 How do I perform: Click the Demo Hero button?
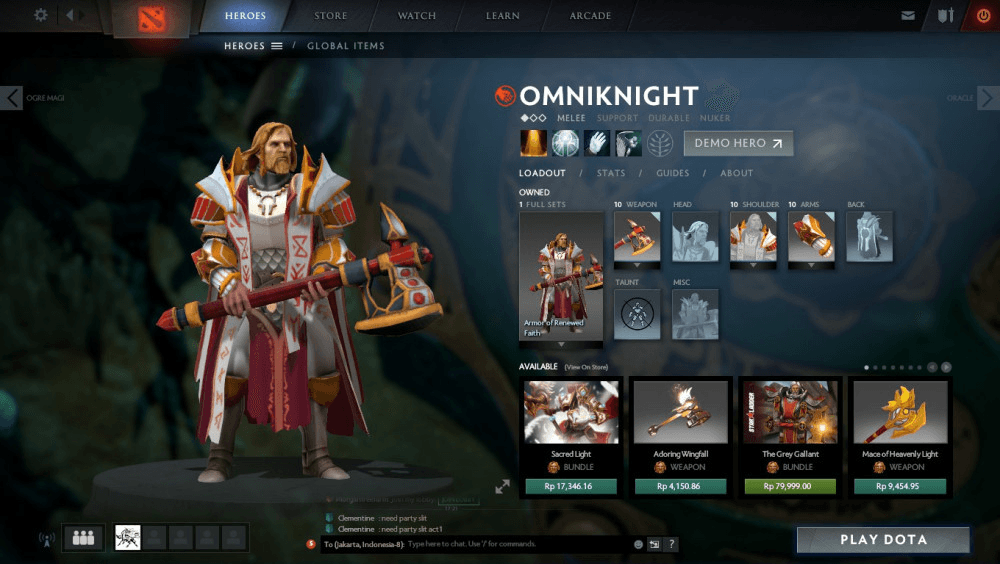tap(738, 143)
